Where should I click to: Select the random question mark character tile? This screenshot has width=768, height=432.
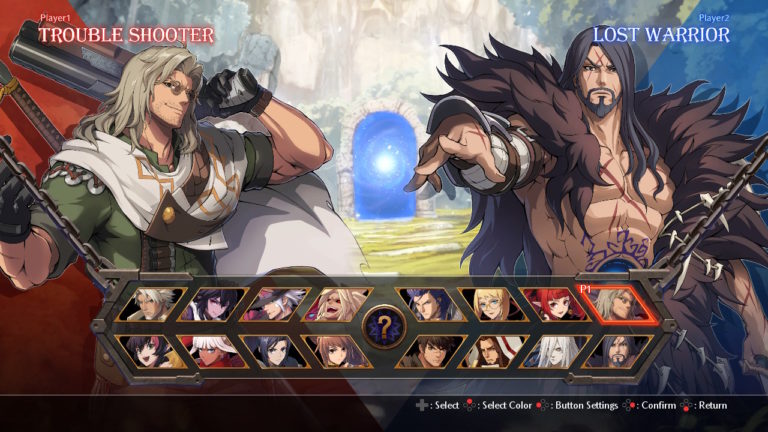(x=383, y=328)
